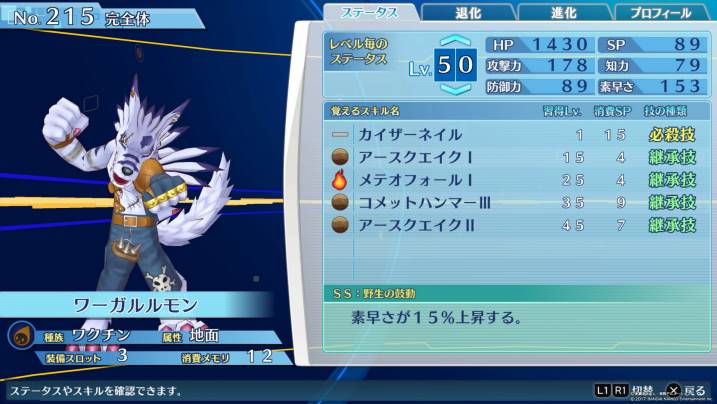This screenshot has width=717, height=404.
Task: Decrease level with the down arrow
Action: point(454,89)
